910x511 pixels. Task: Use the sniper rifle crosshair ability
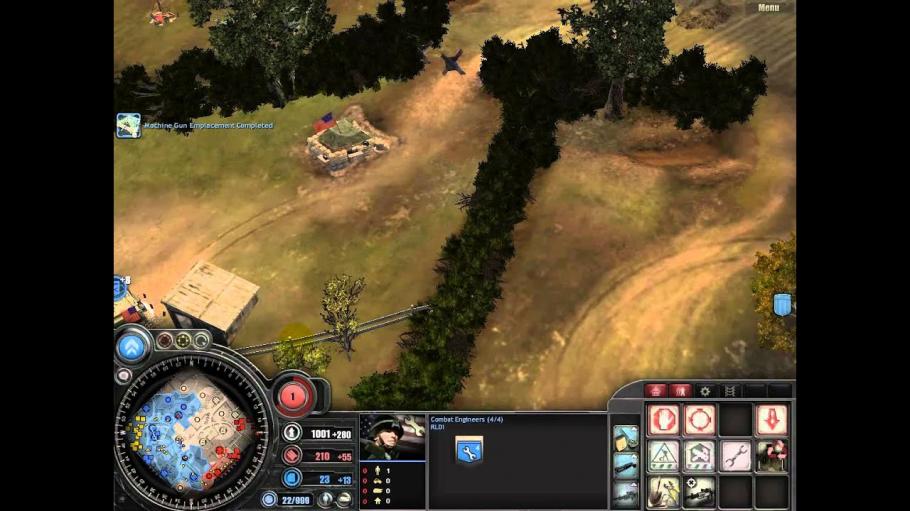700,491
